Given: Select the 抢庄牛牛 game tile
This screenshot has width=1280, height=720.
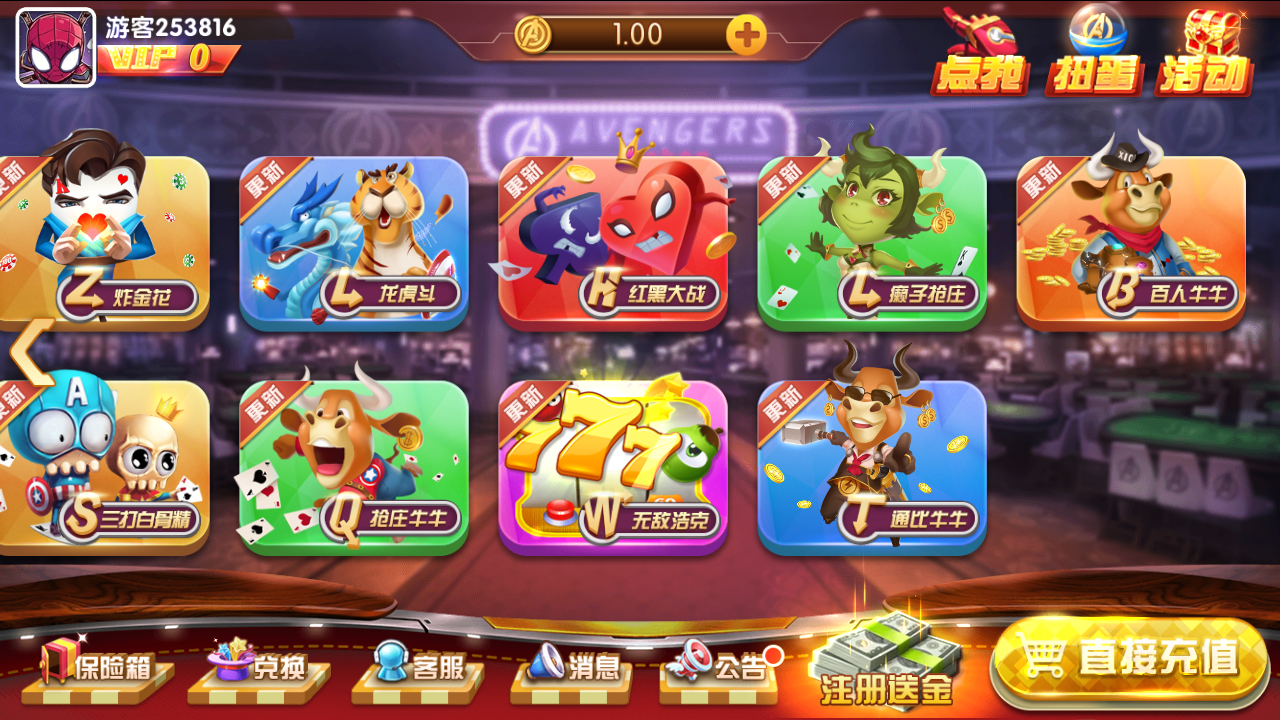Looking at the screenshot, I should pyautogui.click(x=354, y=467).
